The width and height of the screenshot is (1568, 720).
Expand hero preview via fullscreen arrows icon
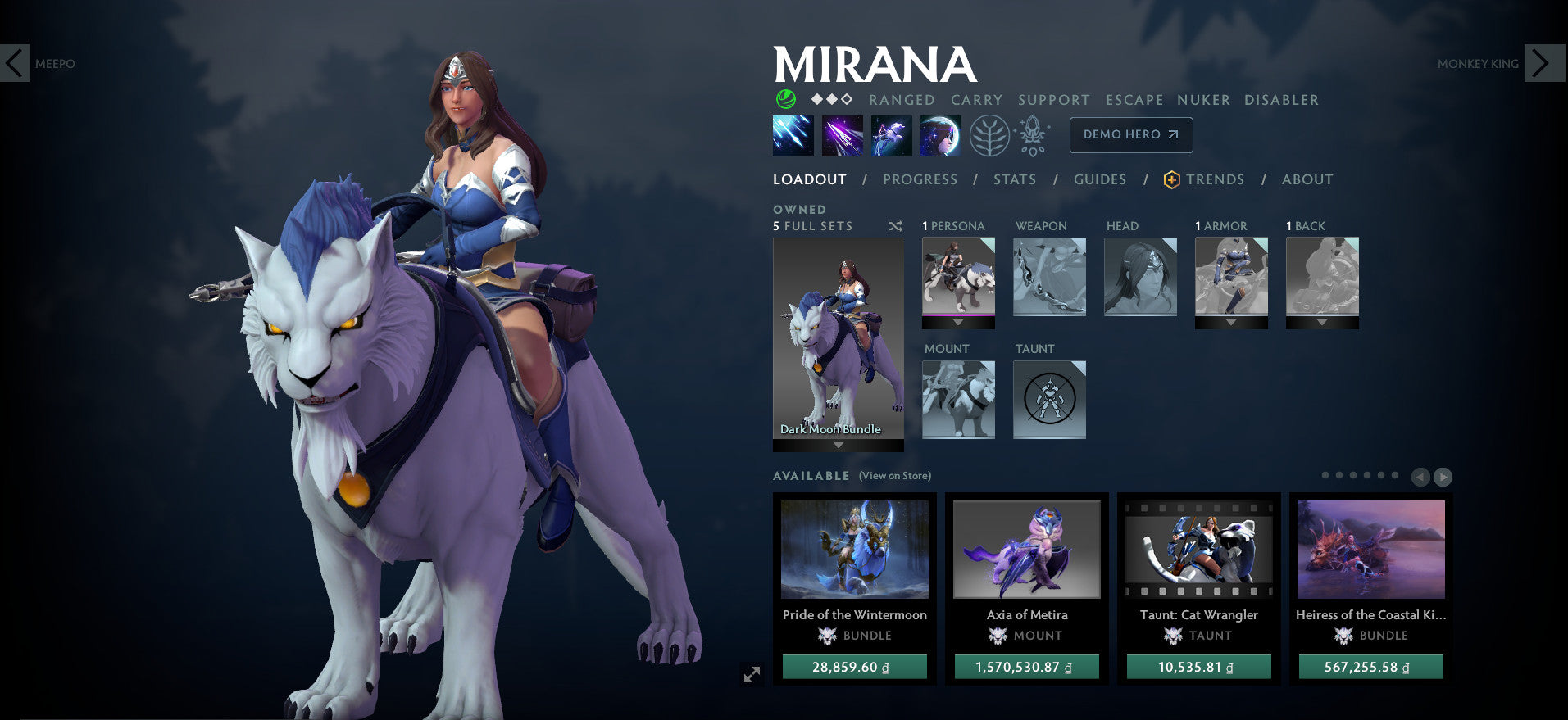[x=752, y=675]
